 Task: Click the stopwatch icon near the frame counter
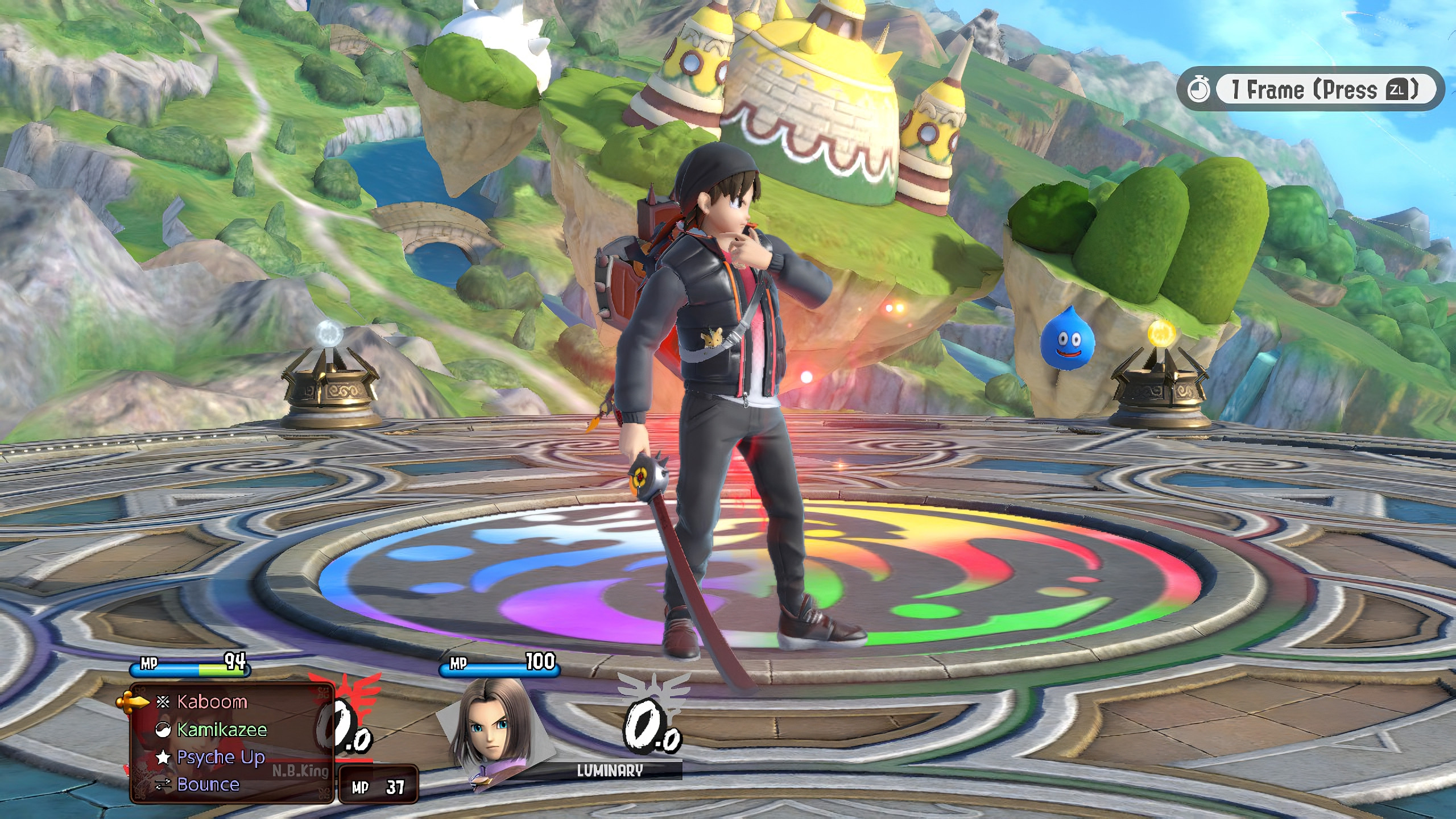click(1199, 88)
